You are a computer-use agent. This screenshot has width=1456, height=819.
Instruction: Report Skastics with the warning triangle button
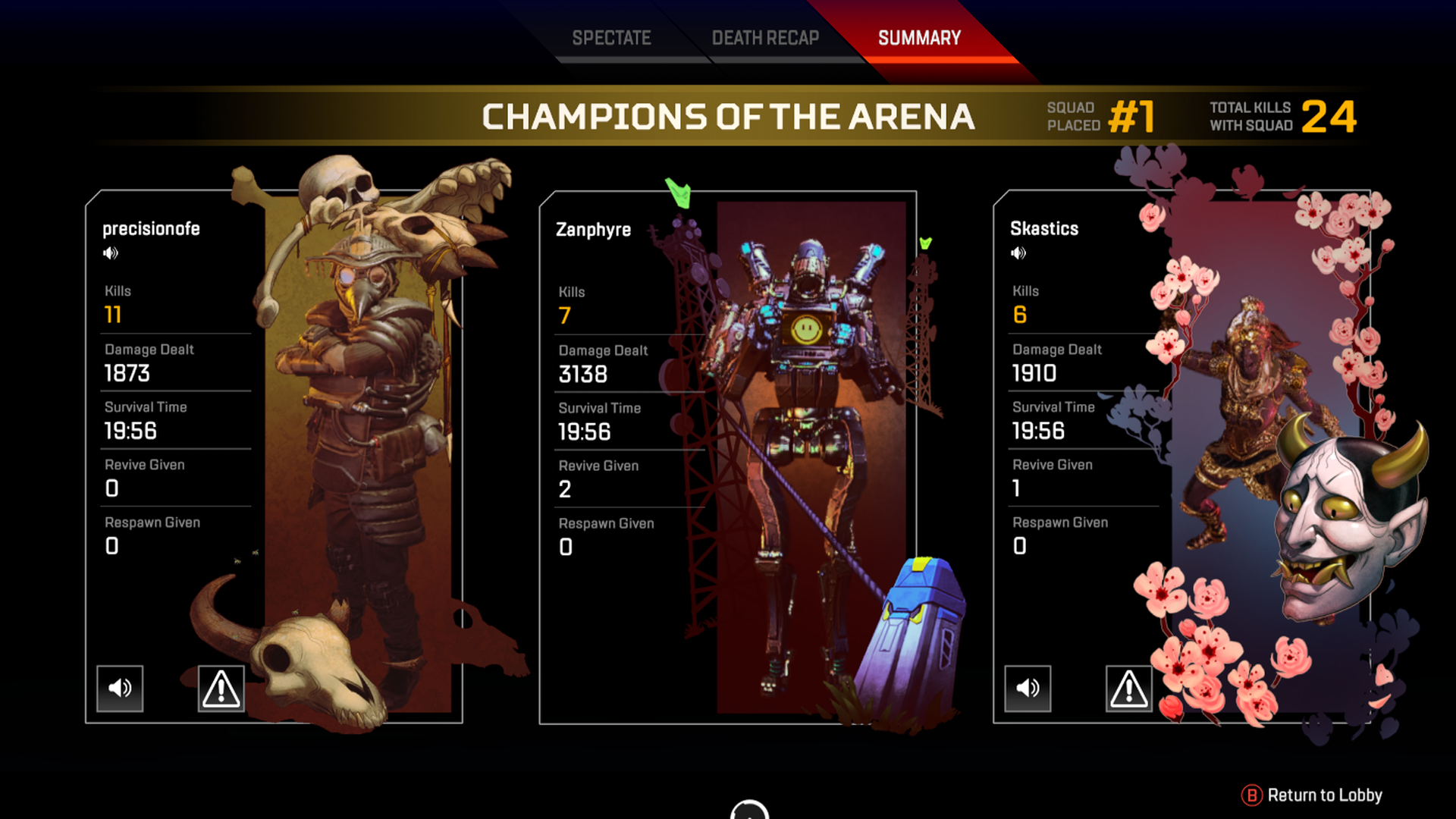point(1128,689)
